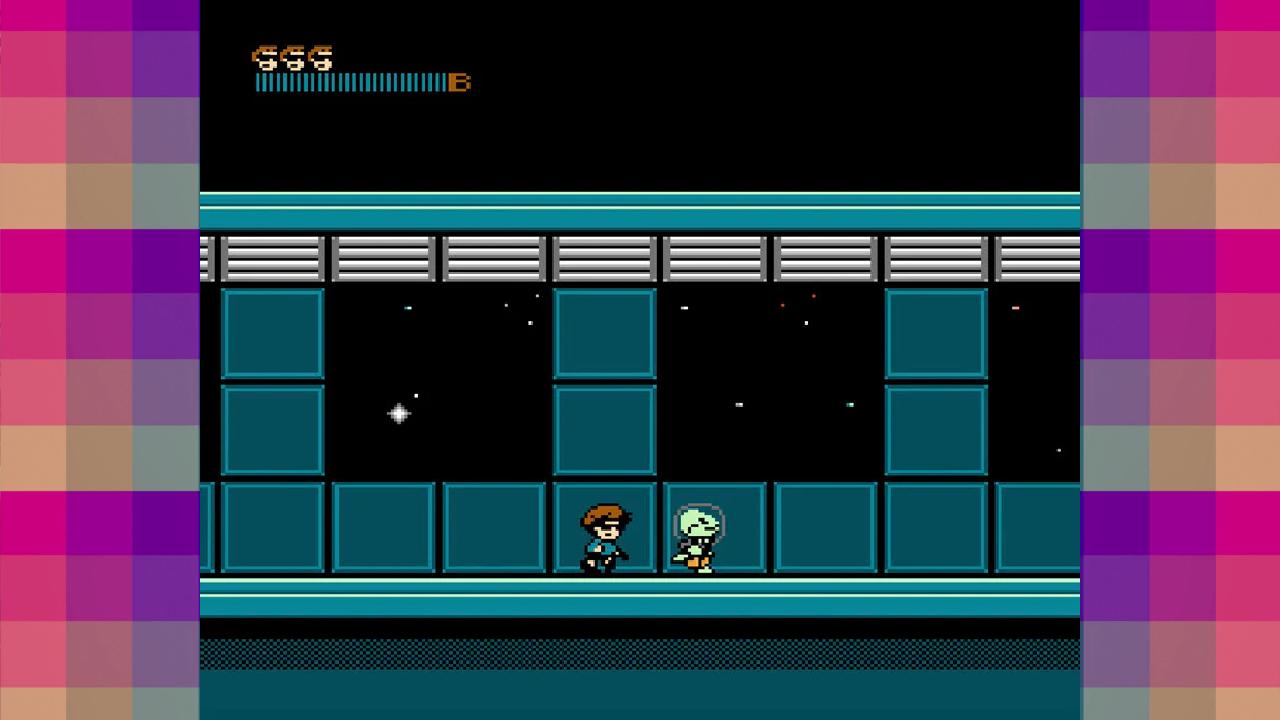Click the lower crate of the left stack

pos(272,428)
